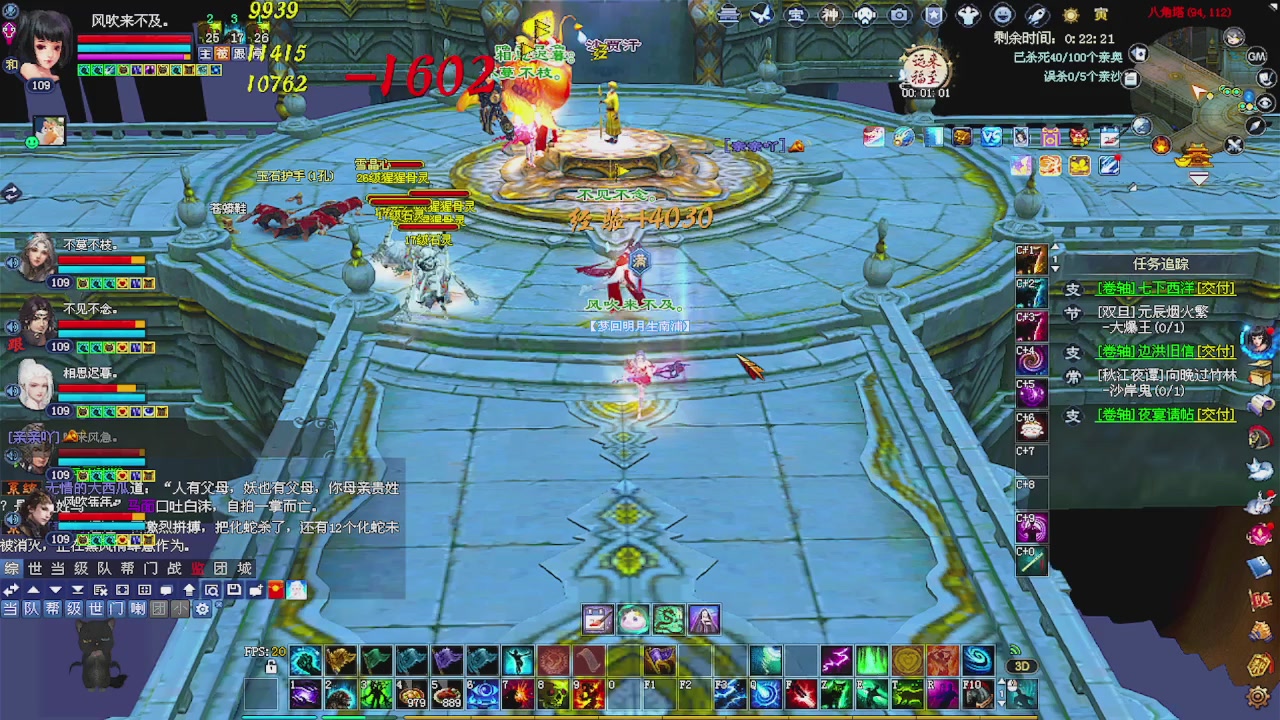1280x720 pixels.
Task: Click the rocket boost icon on top bar
Action: [1036, 14]
